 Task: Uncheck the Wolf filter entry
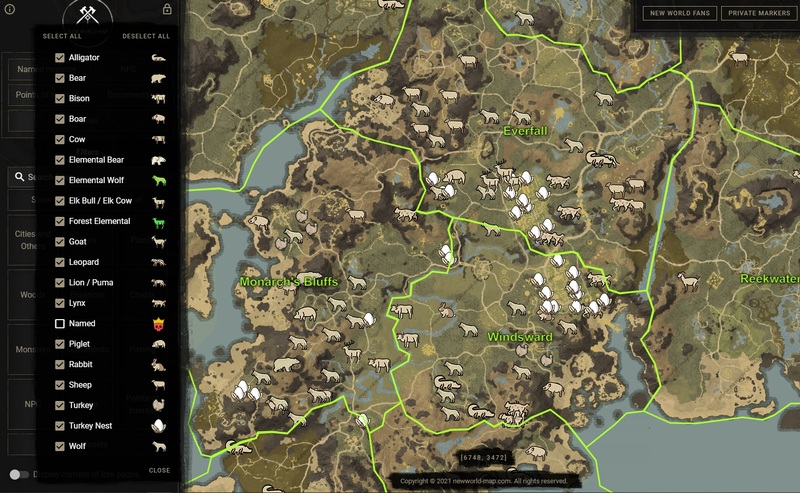60,446
